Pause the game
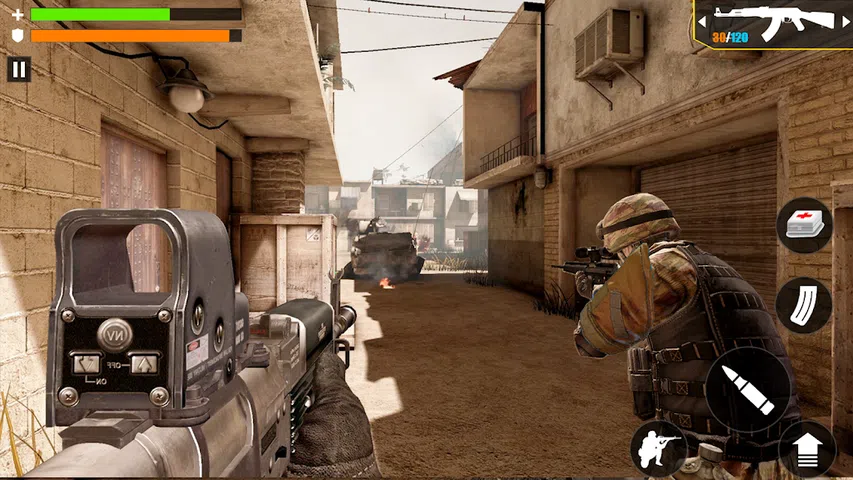Viewport: 853px width, 480px height. 19,69
